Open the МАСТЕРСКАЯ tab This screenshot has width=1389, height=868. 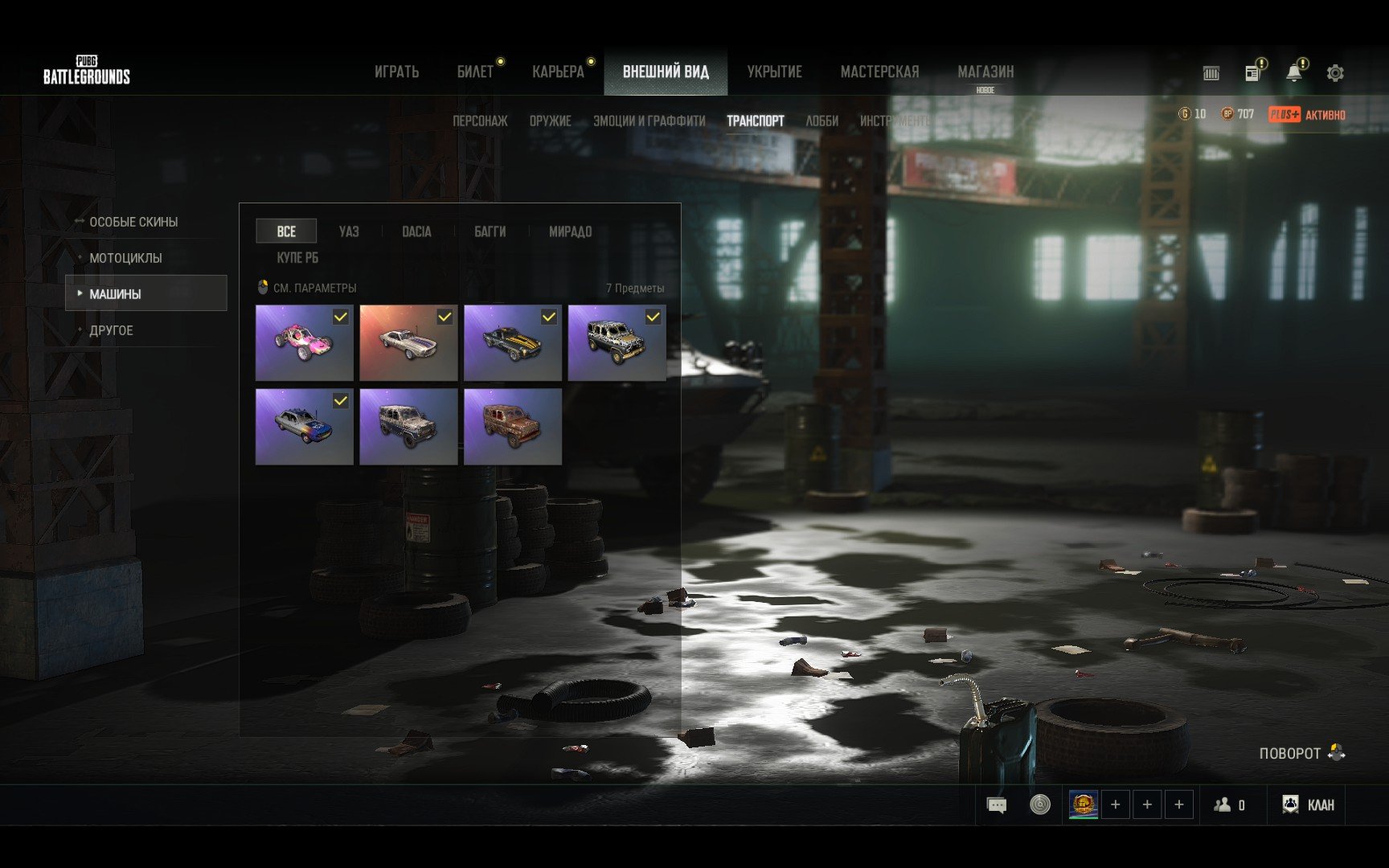[879, 72]
